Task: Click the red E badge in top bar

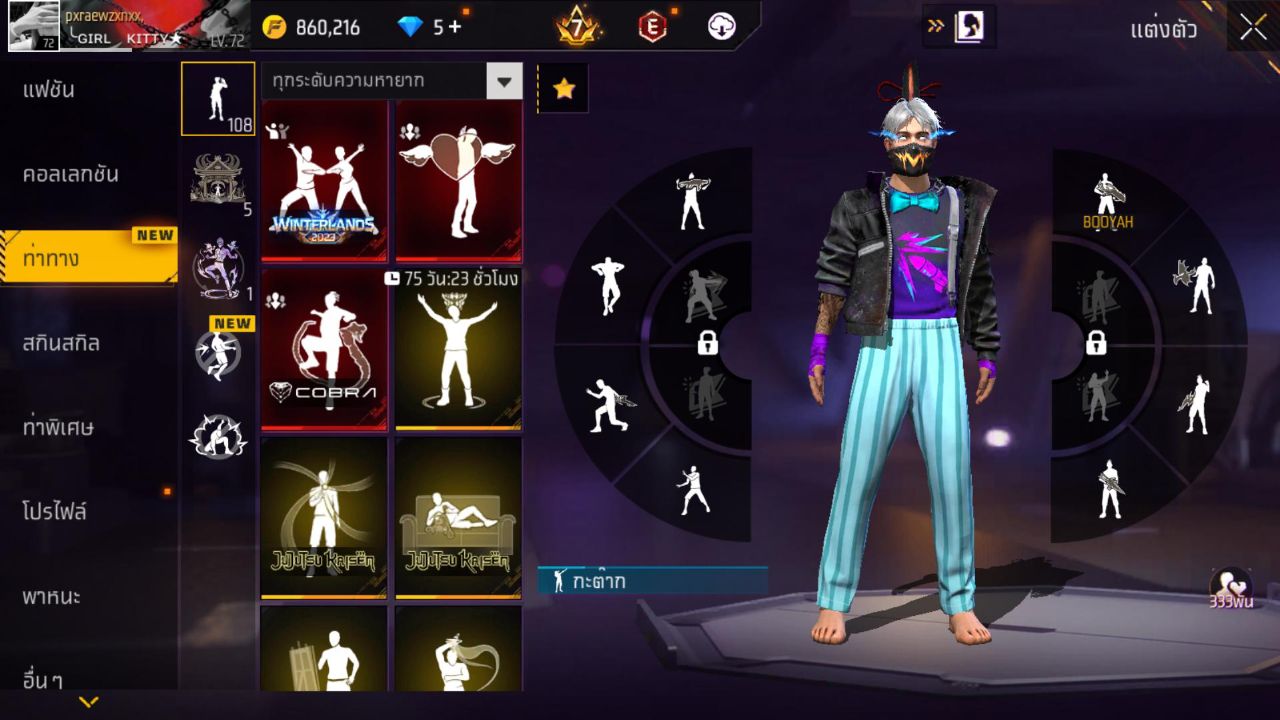Action: coord(652,27)
